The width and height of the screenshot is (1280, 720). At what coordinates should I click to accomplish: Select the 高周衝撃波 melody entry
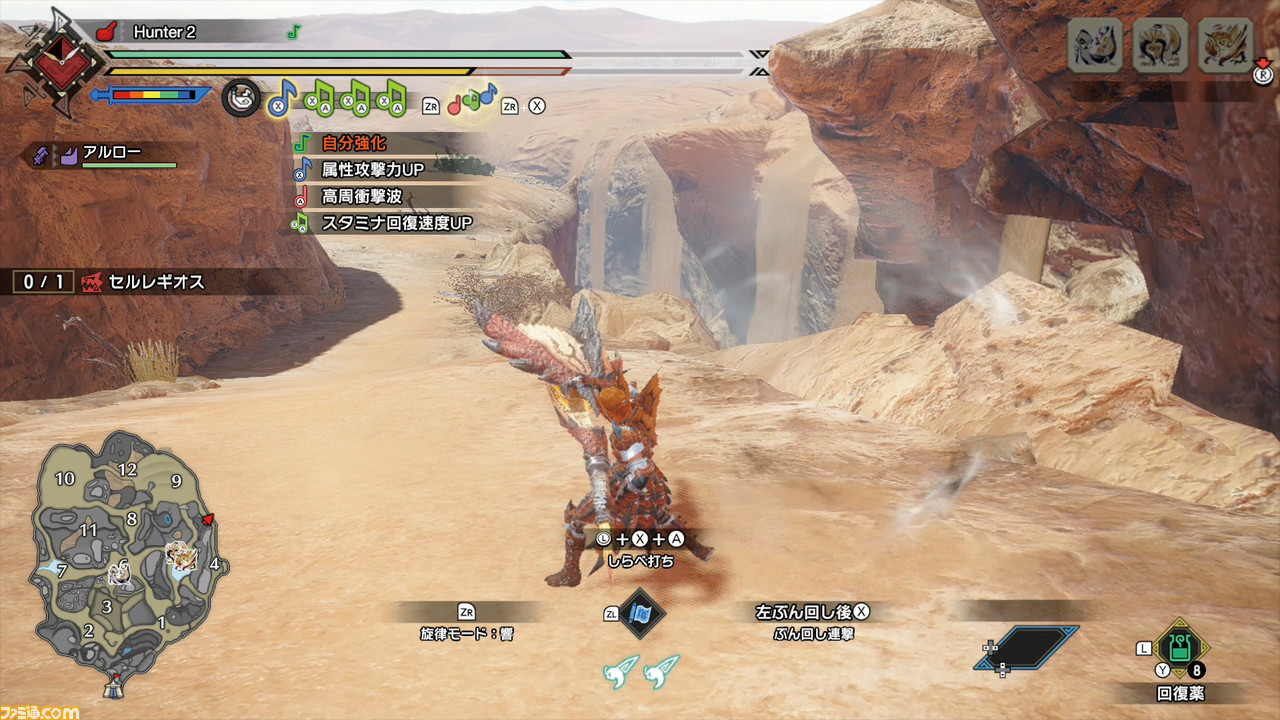click(x=361, y=197)
